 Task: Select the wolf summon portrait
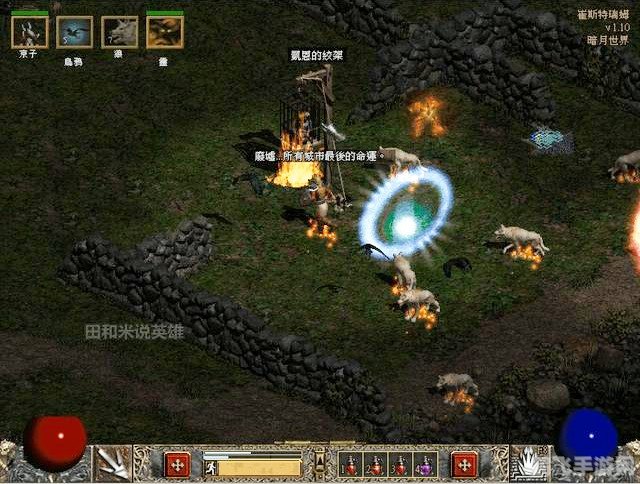coord(119,31)
